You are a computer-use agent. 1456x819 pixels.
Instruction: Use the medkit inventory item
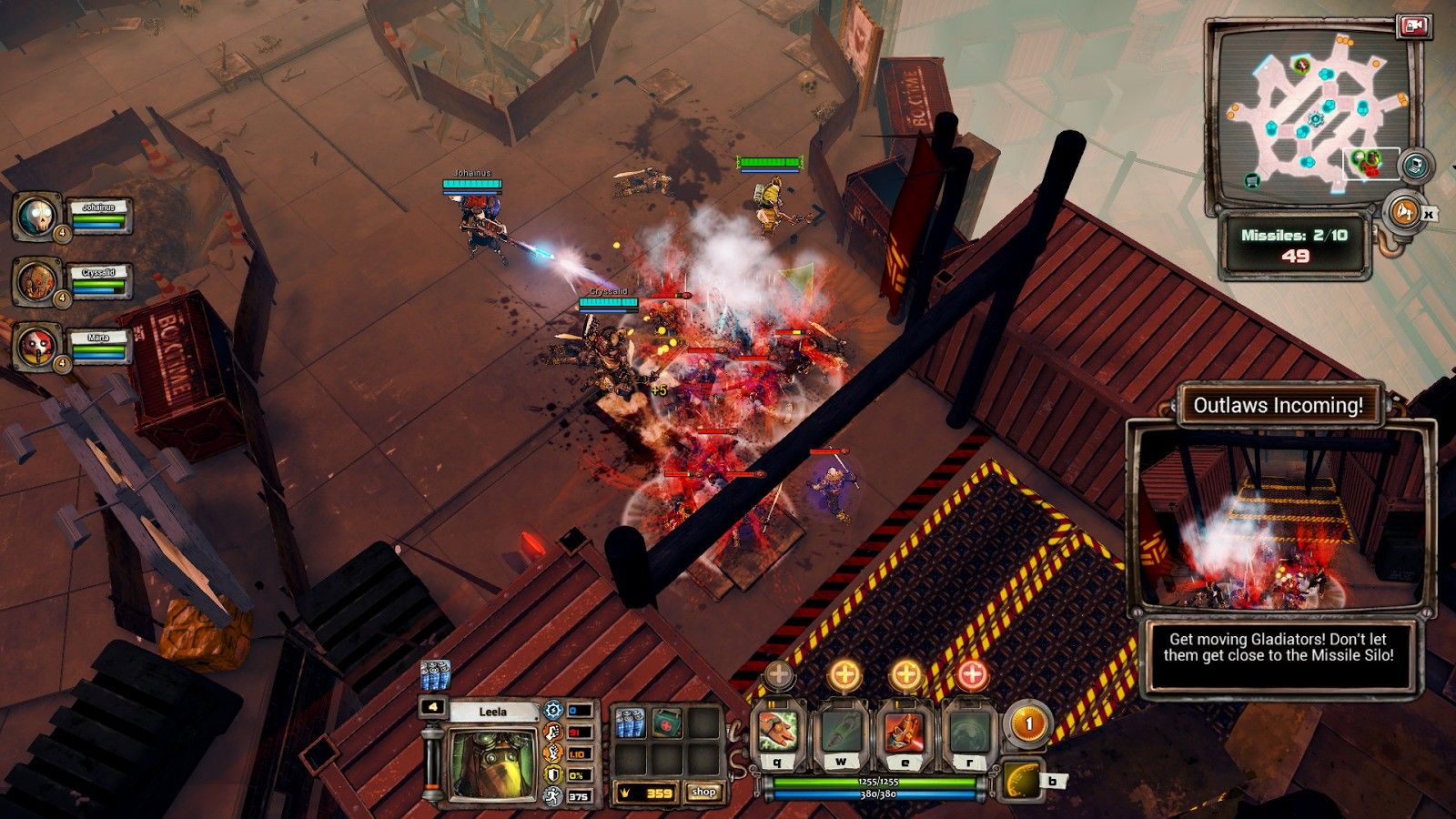click(x=666, y=724)
